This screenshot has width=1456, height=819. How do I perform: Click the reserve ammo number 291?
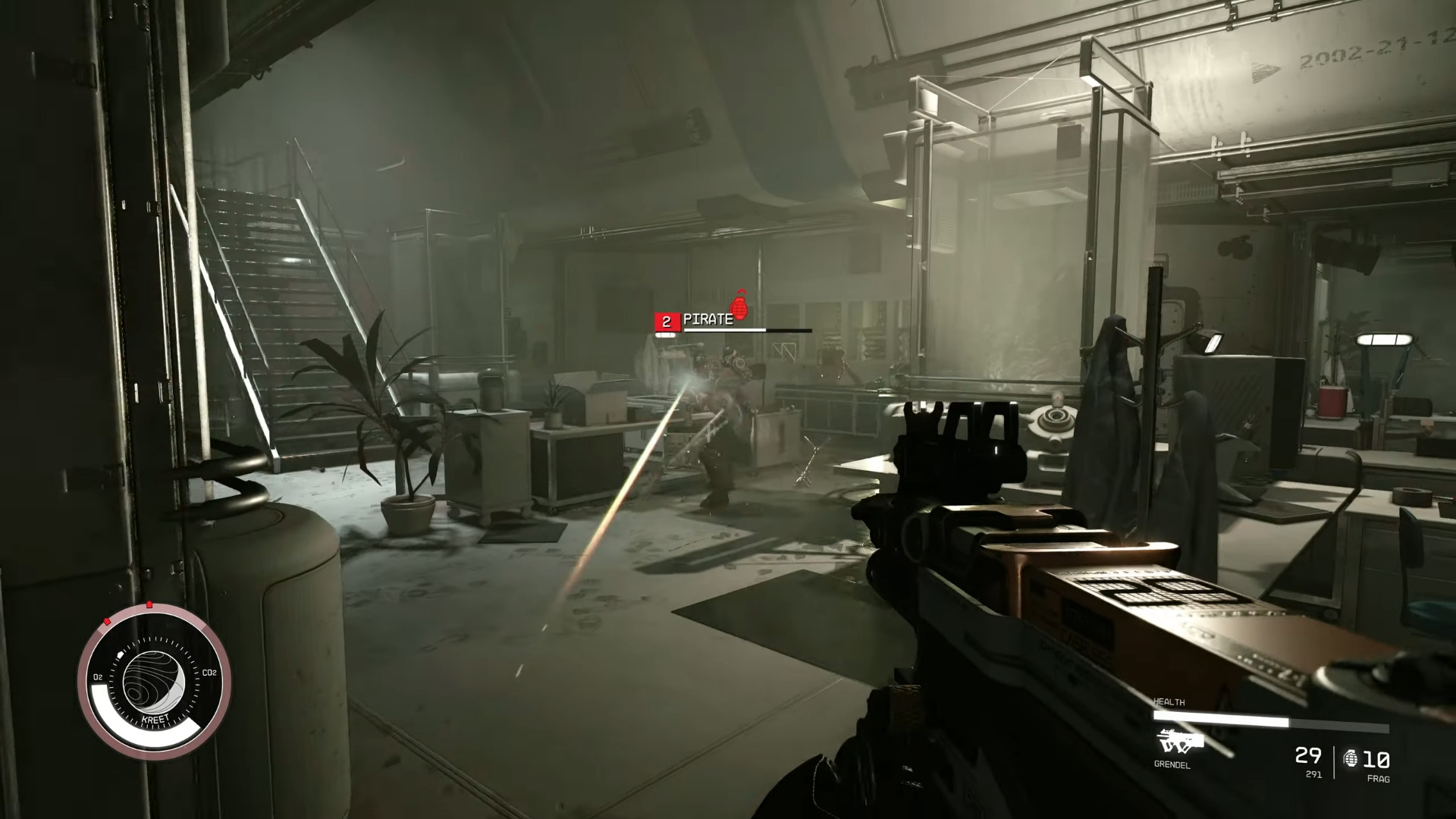point(1313,773)
